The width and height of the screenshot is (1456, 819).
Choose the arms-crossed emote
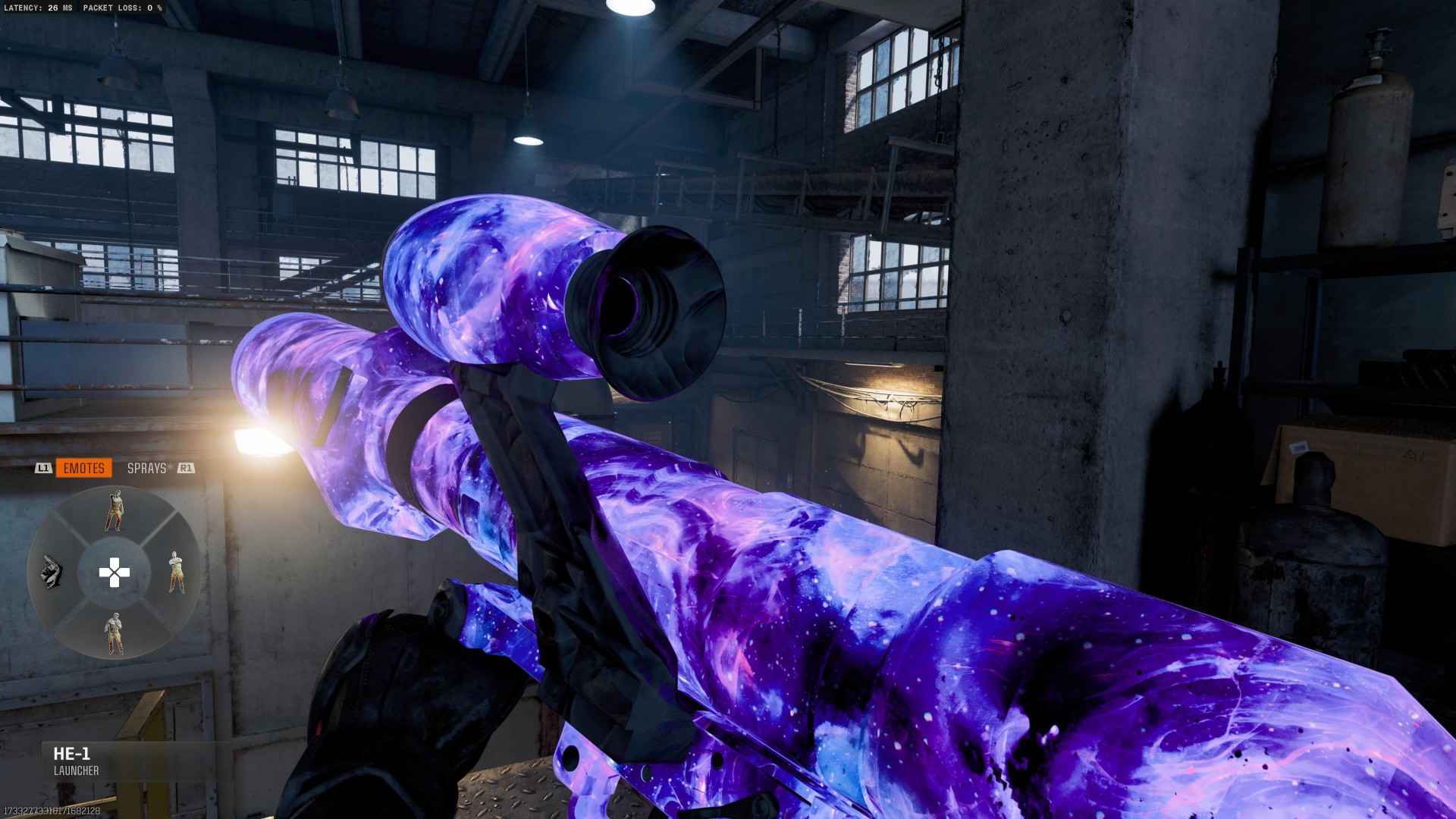175,572
